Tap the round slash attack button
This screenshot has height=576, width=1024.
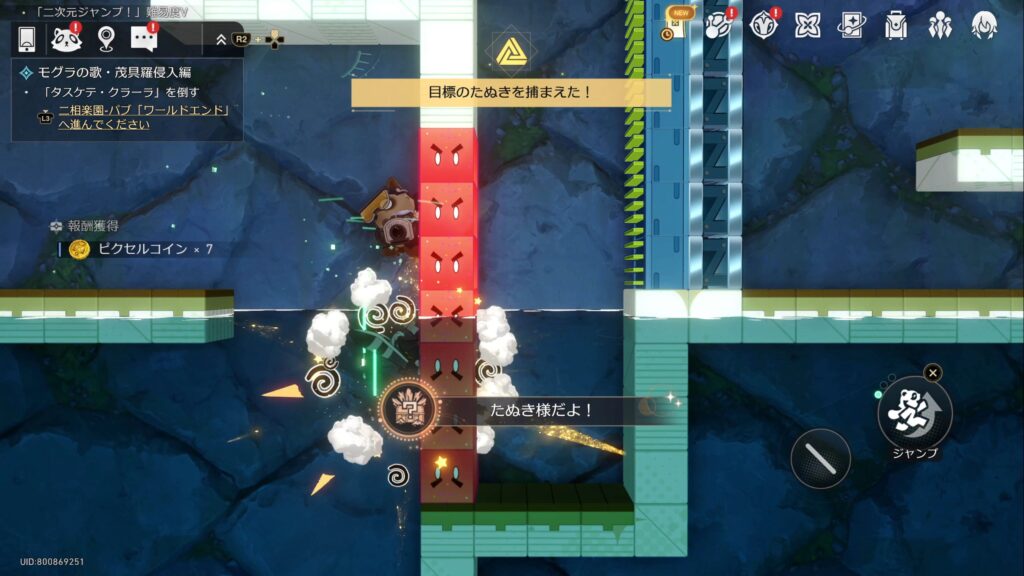[820, 458]
